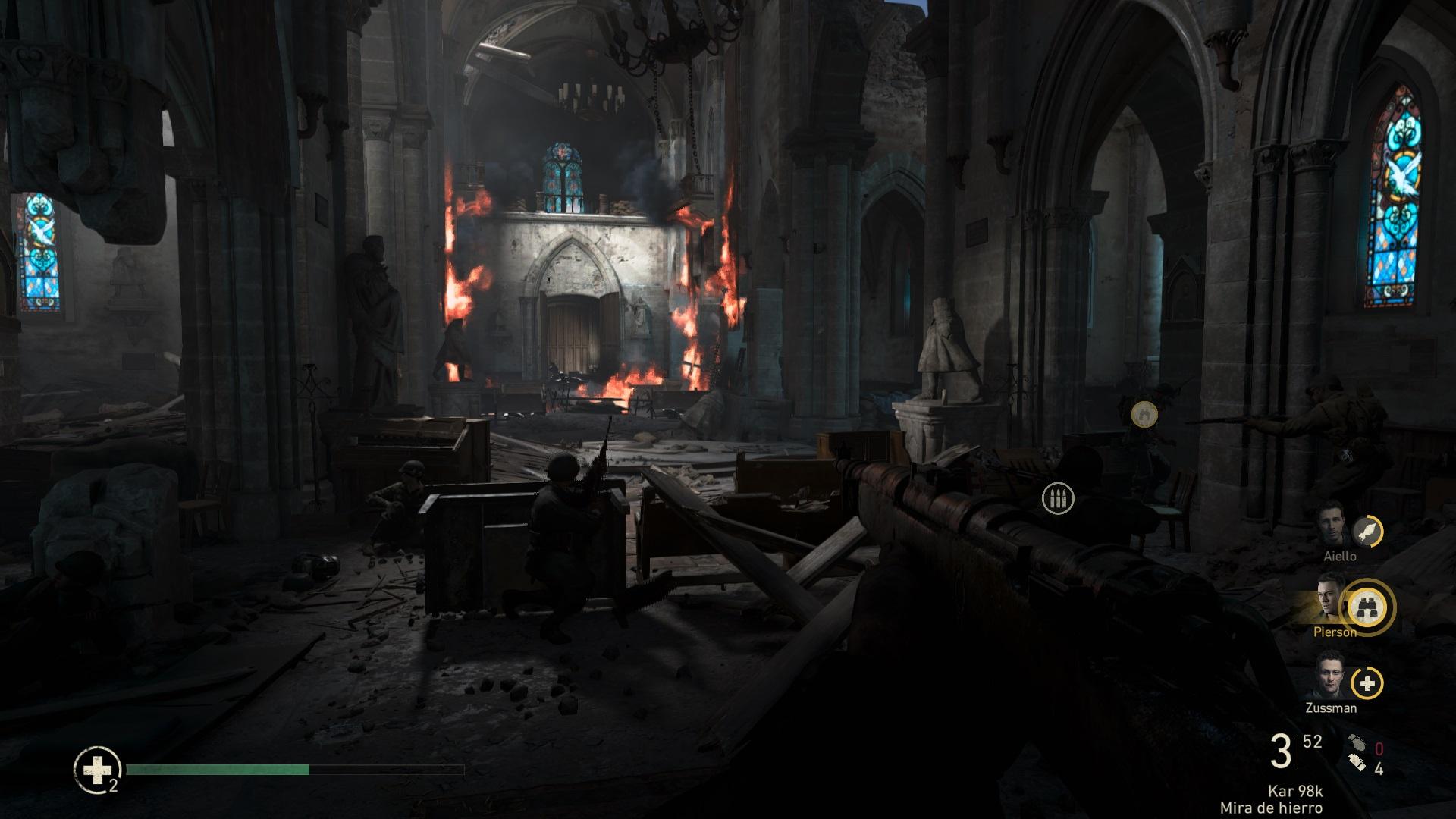Click the floating ammo pickup icon near the pews
Viewport: 1456px width, 819px height.
[1058, 499]
